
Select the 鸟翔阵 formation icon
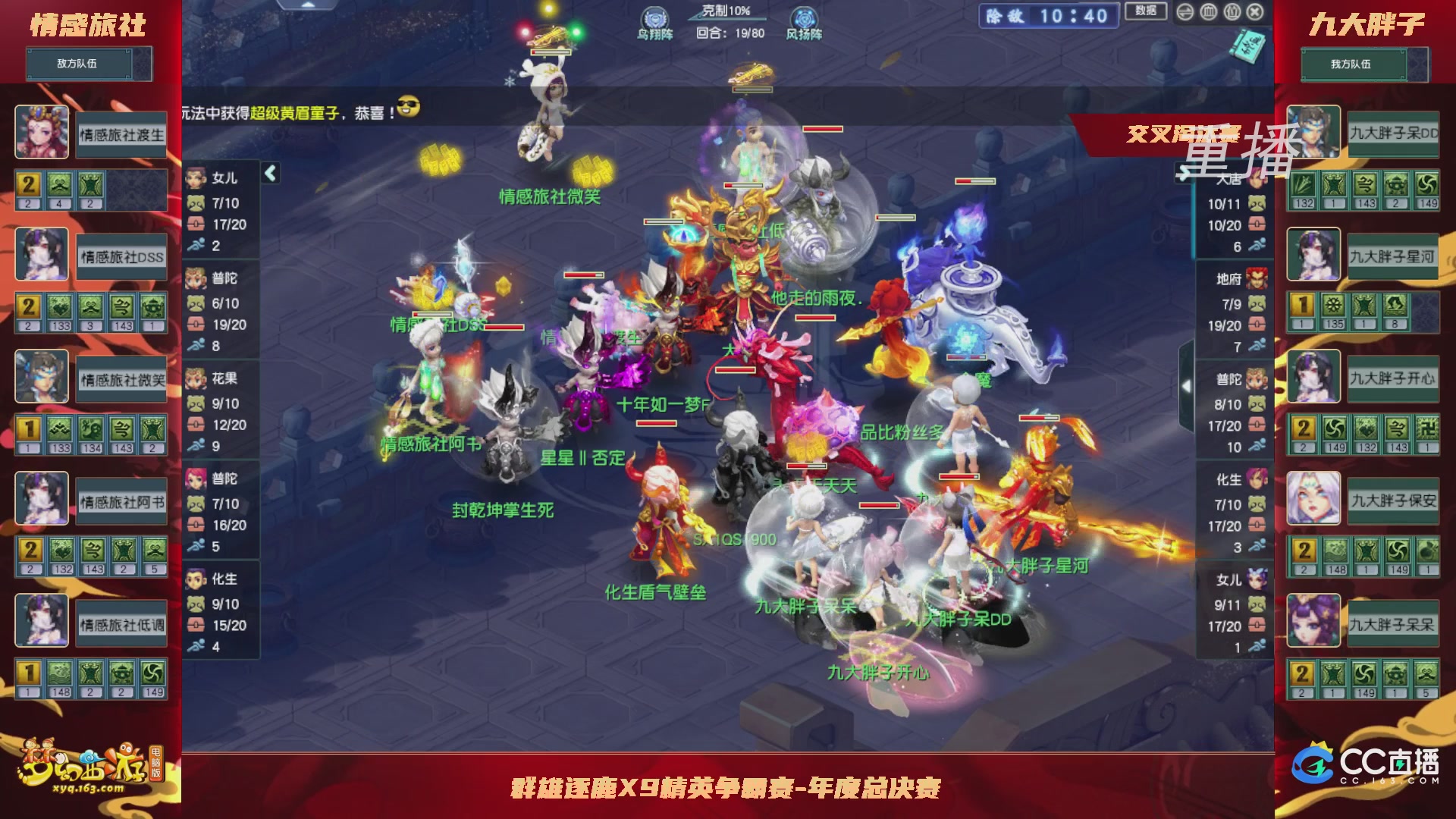click(655, 18)
